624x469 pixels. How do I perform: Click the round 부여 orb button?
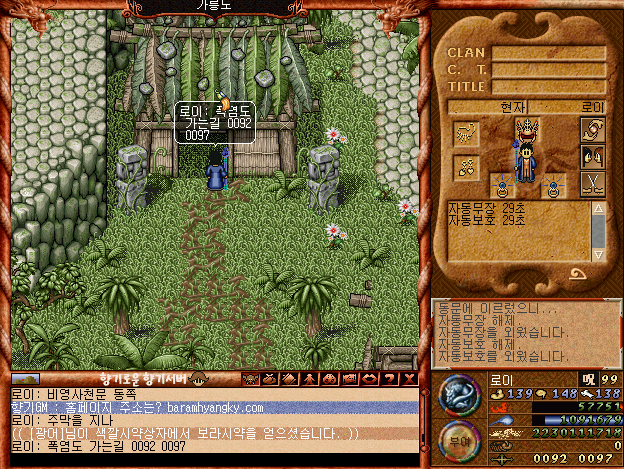pos(459,442)
